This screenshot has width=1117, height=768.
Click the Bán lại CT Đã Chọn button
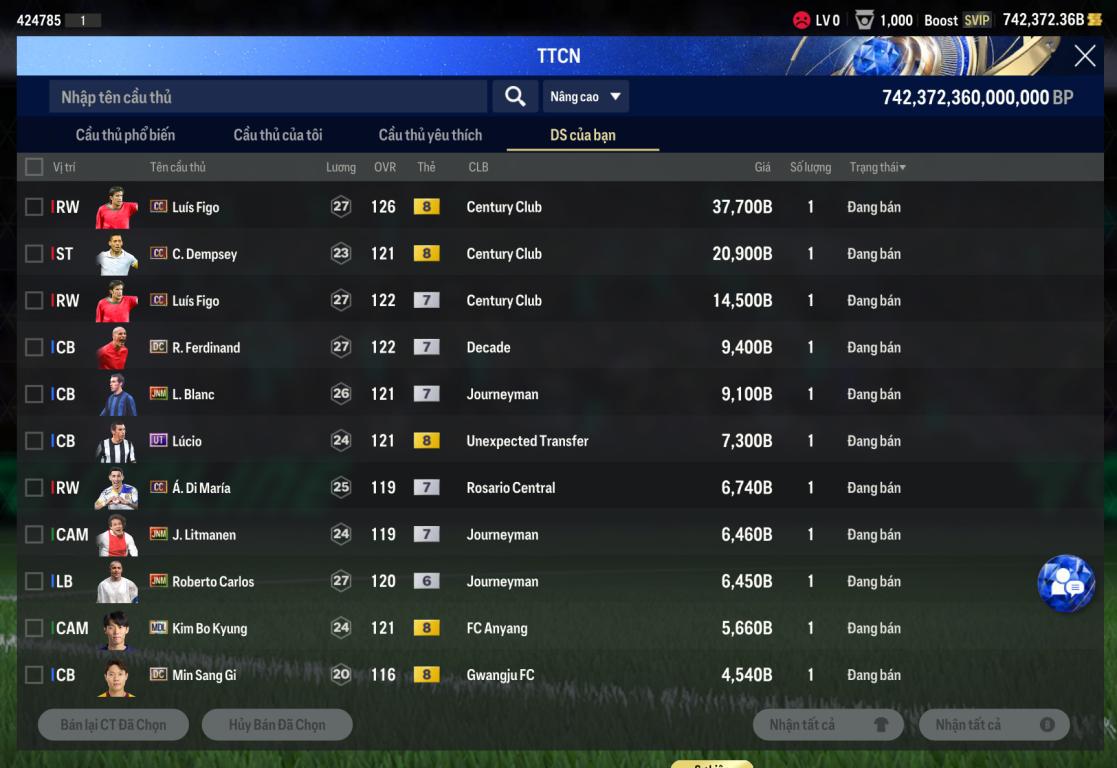tap(113, 725)
